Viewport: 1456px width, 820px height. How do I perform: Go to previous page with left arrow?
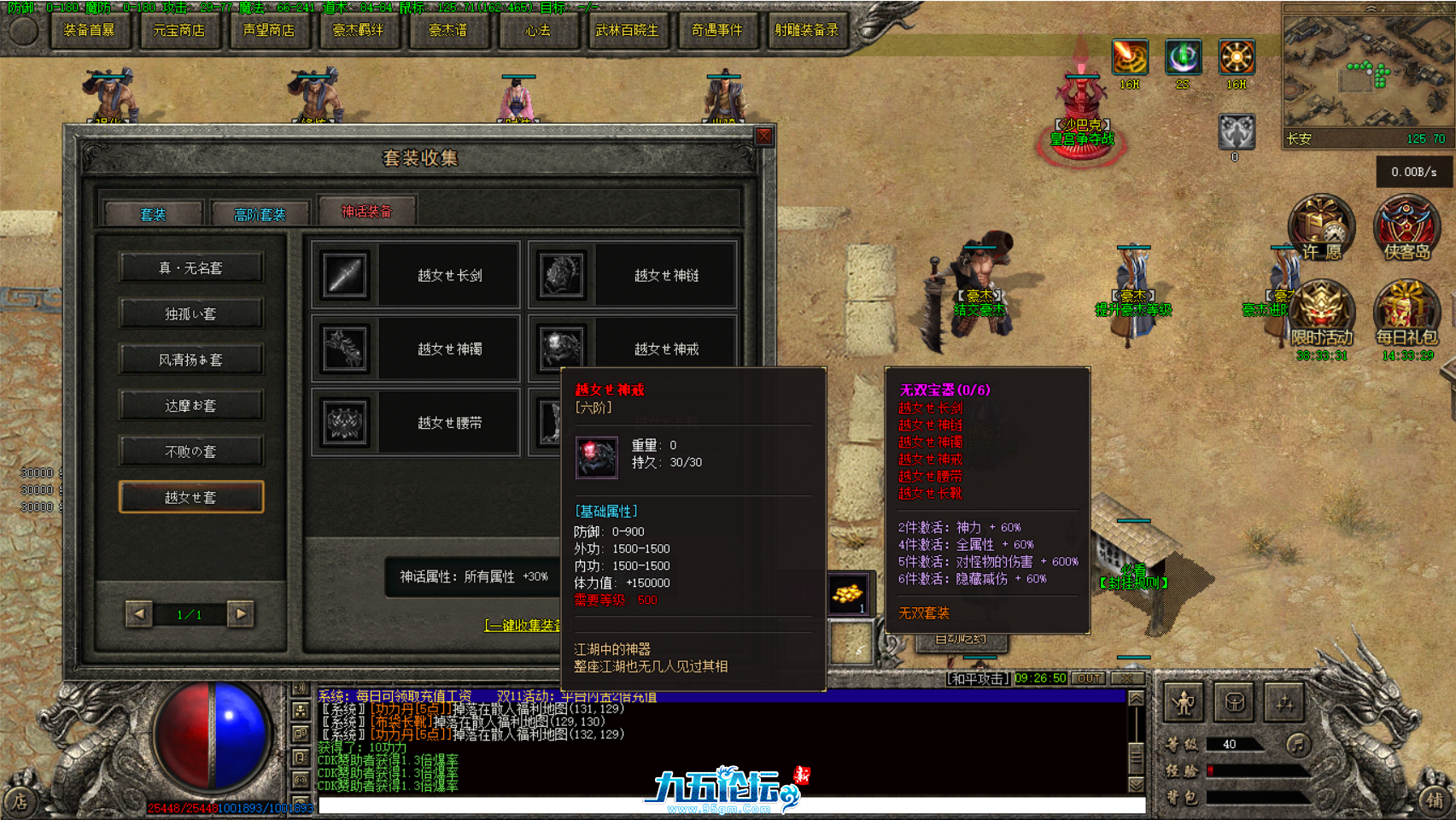click(138, 615)
